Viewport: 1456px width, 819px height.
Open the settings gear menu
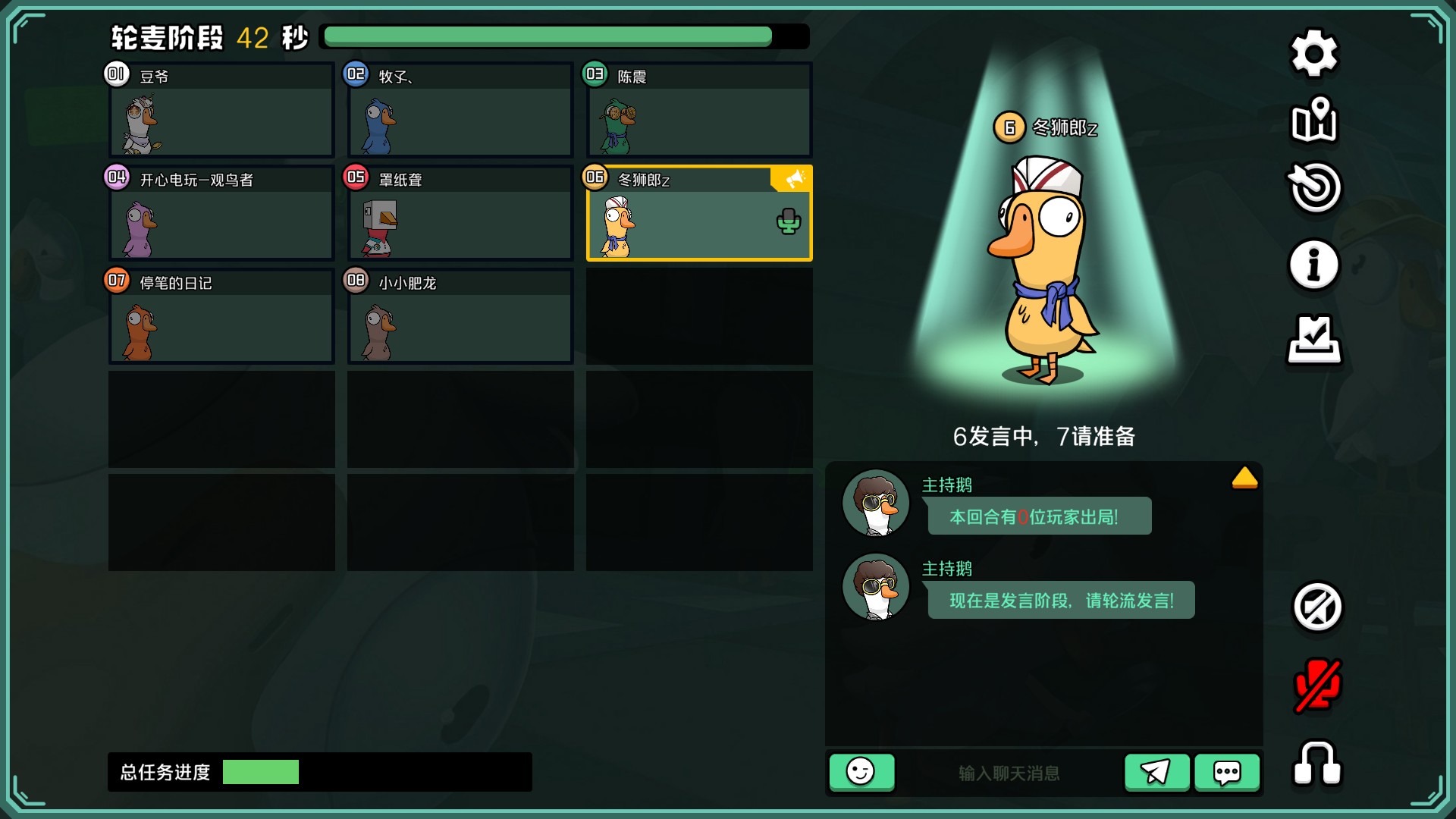tap(1314, 53)
